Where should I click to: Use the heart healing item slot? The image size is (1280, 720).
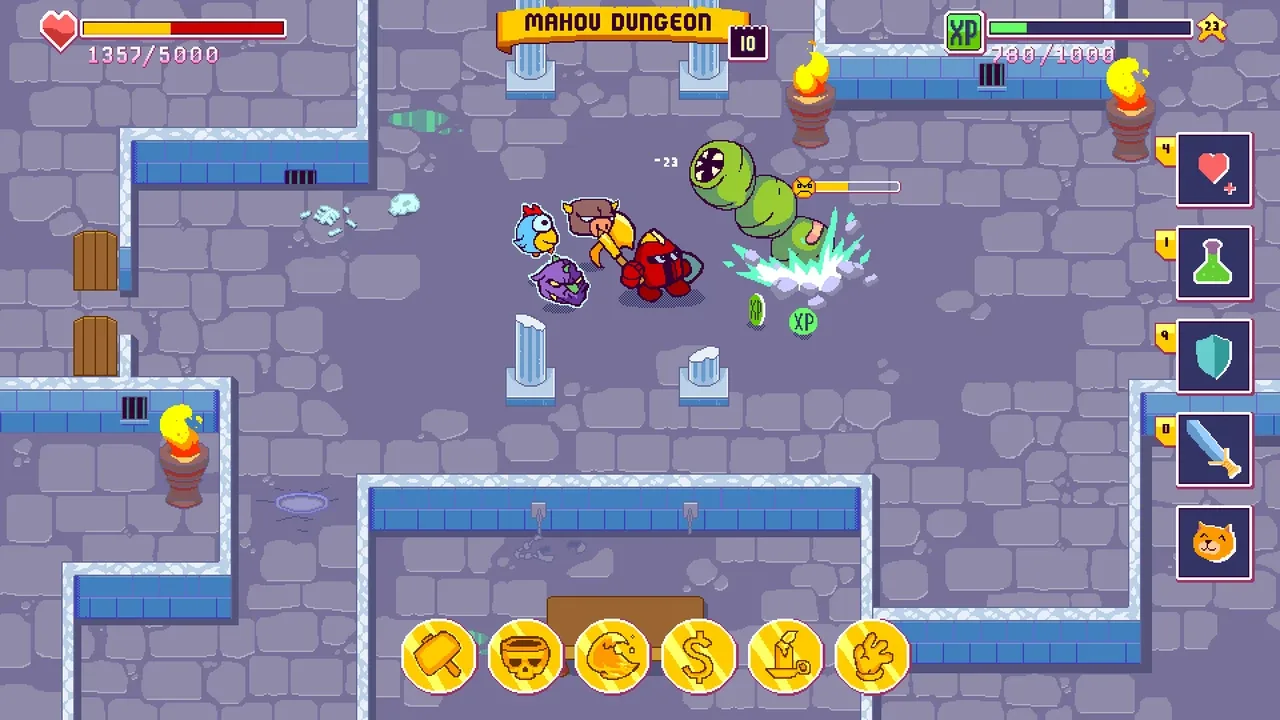tap(1214, 170)
